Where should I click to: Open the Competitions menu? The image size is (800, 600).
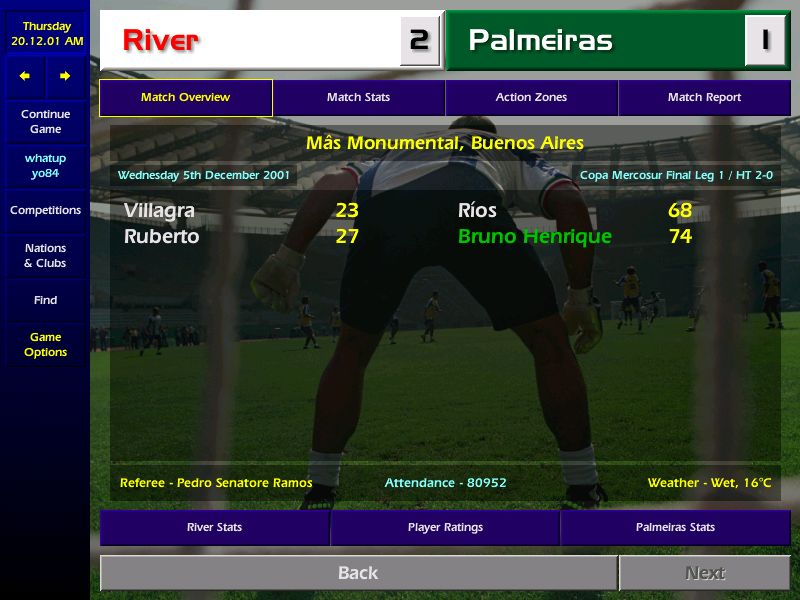click(45, 211)
